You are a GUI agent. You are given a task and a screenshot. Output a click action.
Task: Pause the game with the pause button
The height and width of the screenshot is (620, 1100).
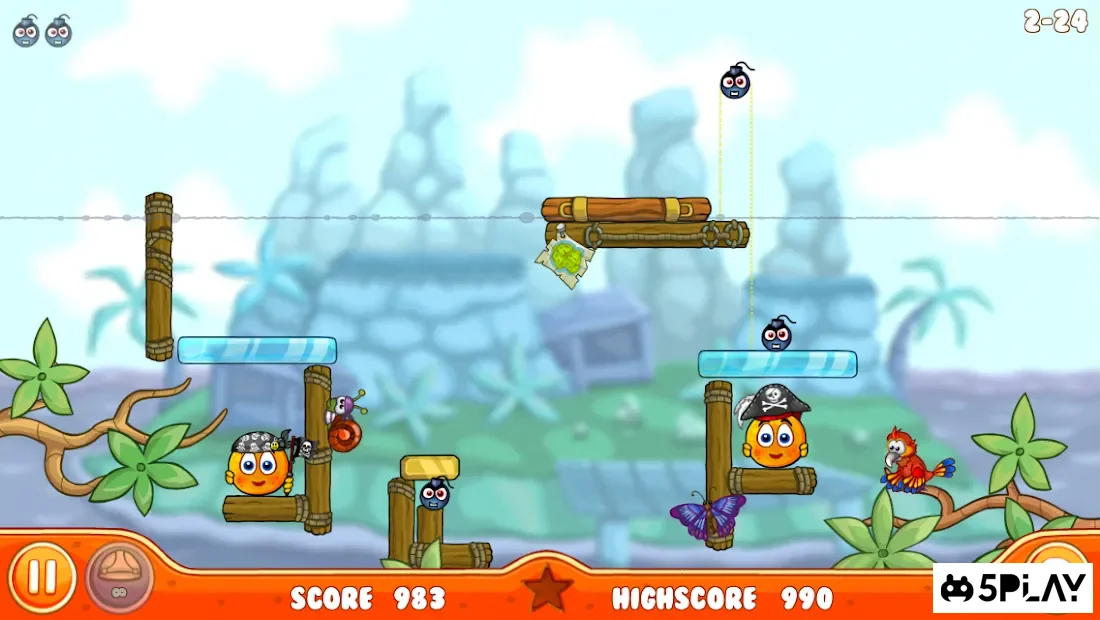click(41, 578)
